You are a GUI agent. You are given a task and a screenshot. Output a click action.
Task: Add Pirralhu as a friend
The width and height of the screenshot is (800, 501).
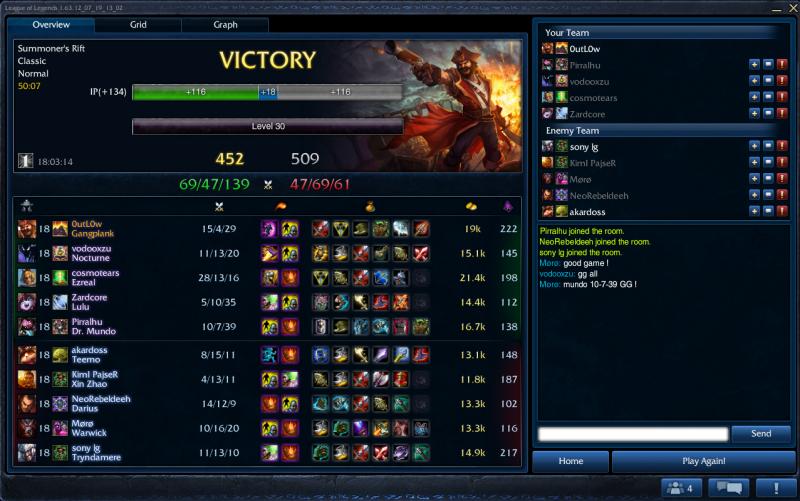tap(754, 65)
